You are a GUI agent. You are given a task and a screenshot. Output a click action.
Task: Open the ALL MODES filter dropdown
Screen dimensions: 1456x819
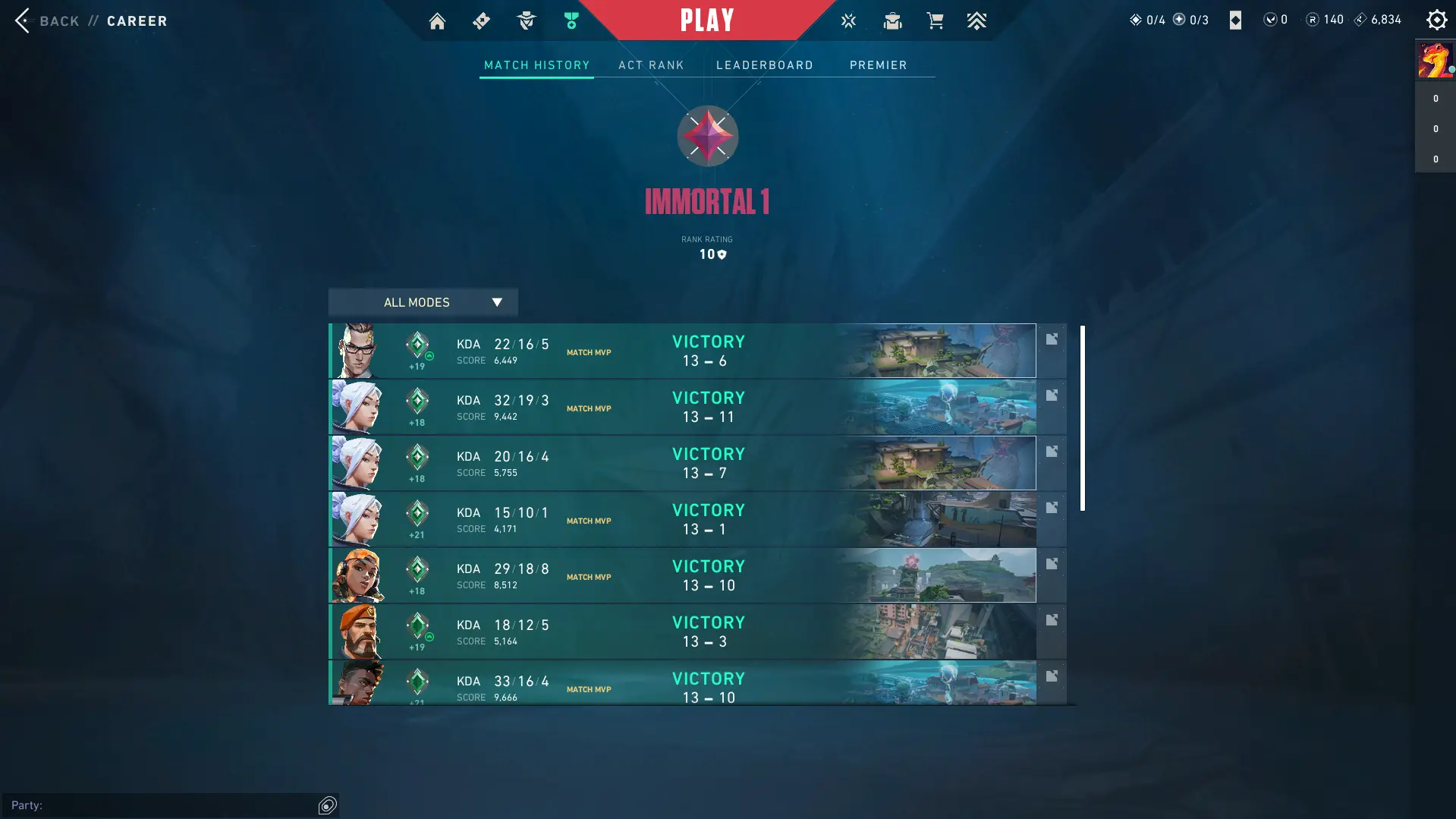click(422, 302)
